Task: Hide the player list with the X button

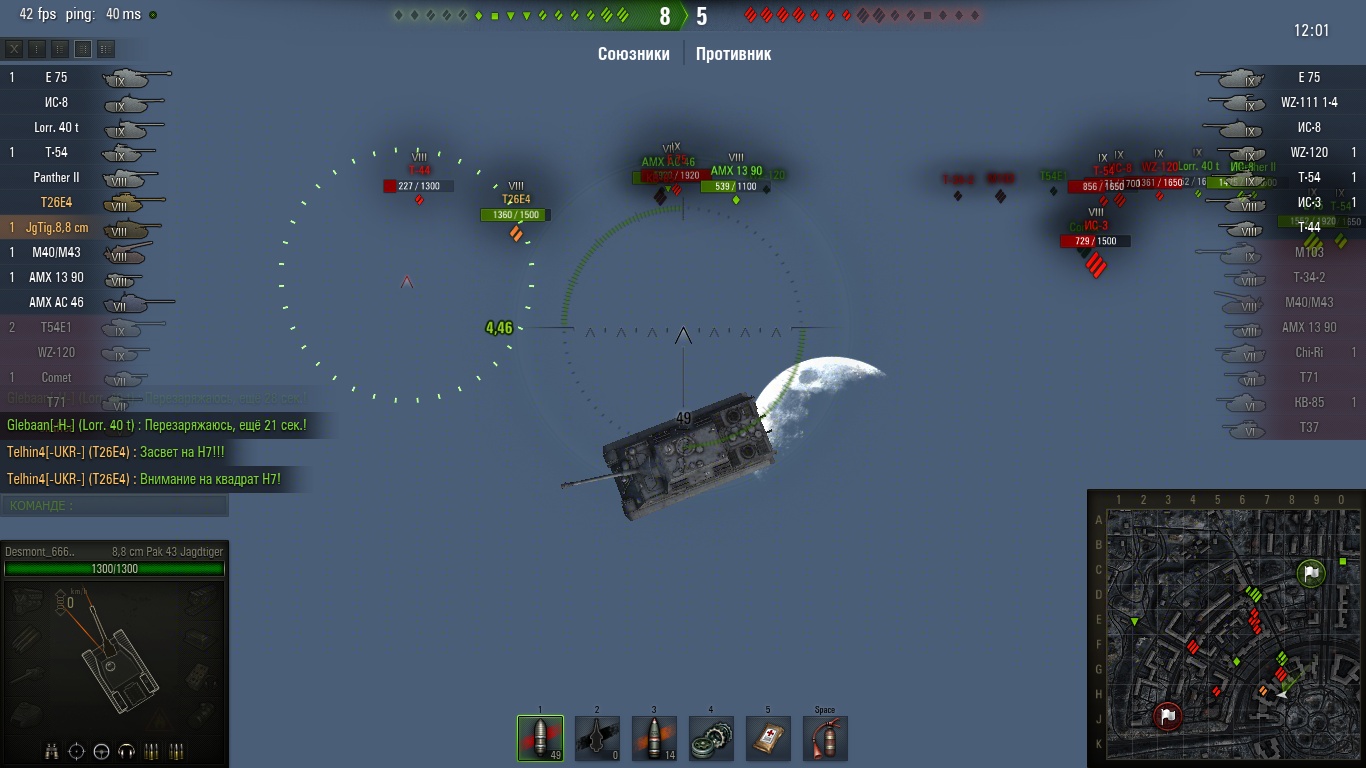Action: point(14,49)
